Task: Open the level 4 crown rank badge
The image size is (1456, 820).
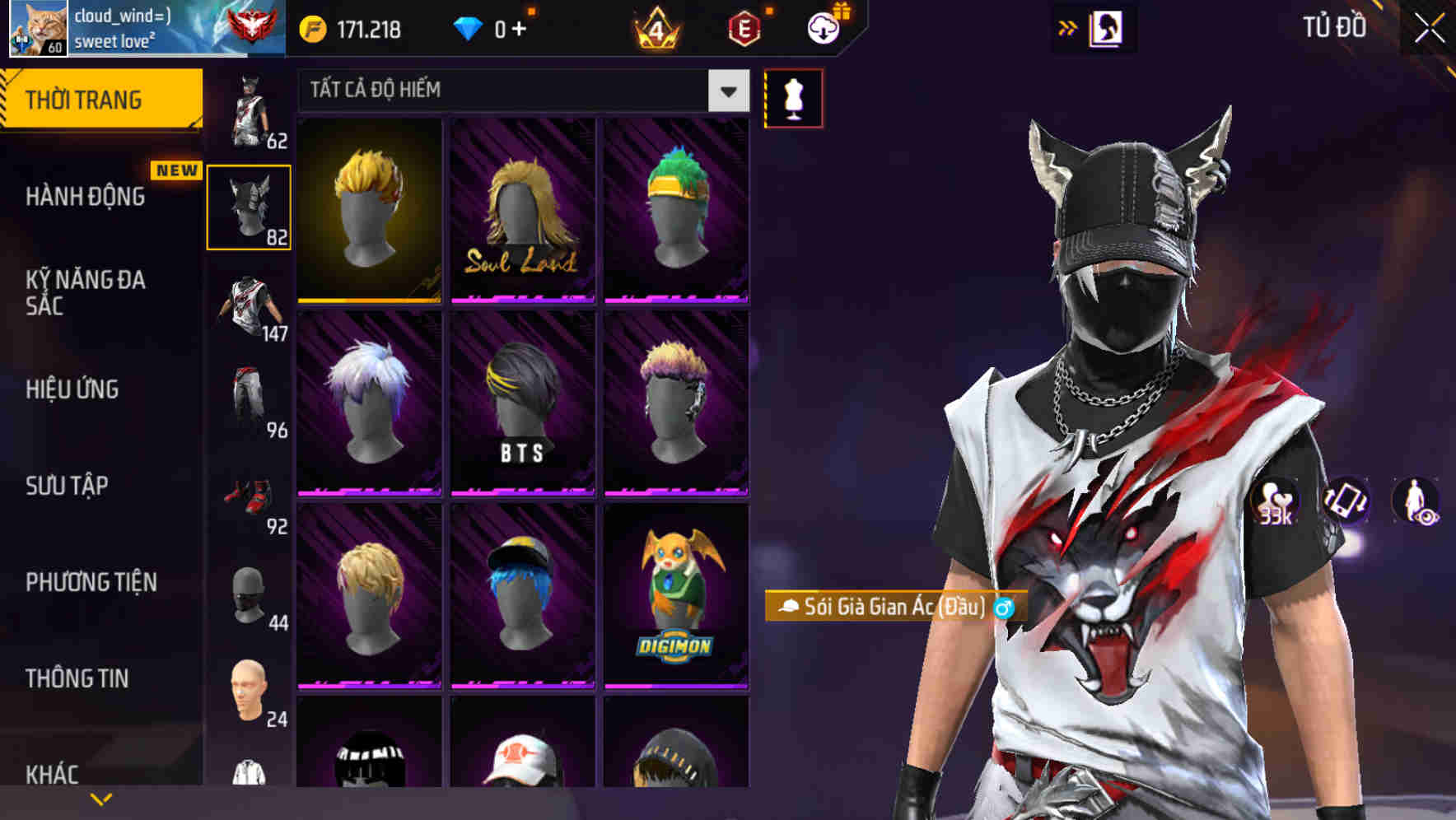Action: [655, 30]
